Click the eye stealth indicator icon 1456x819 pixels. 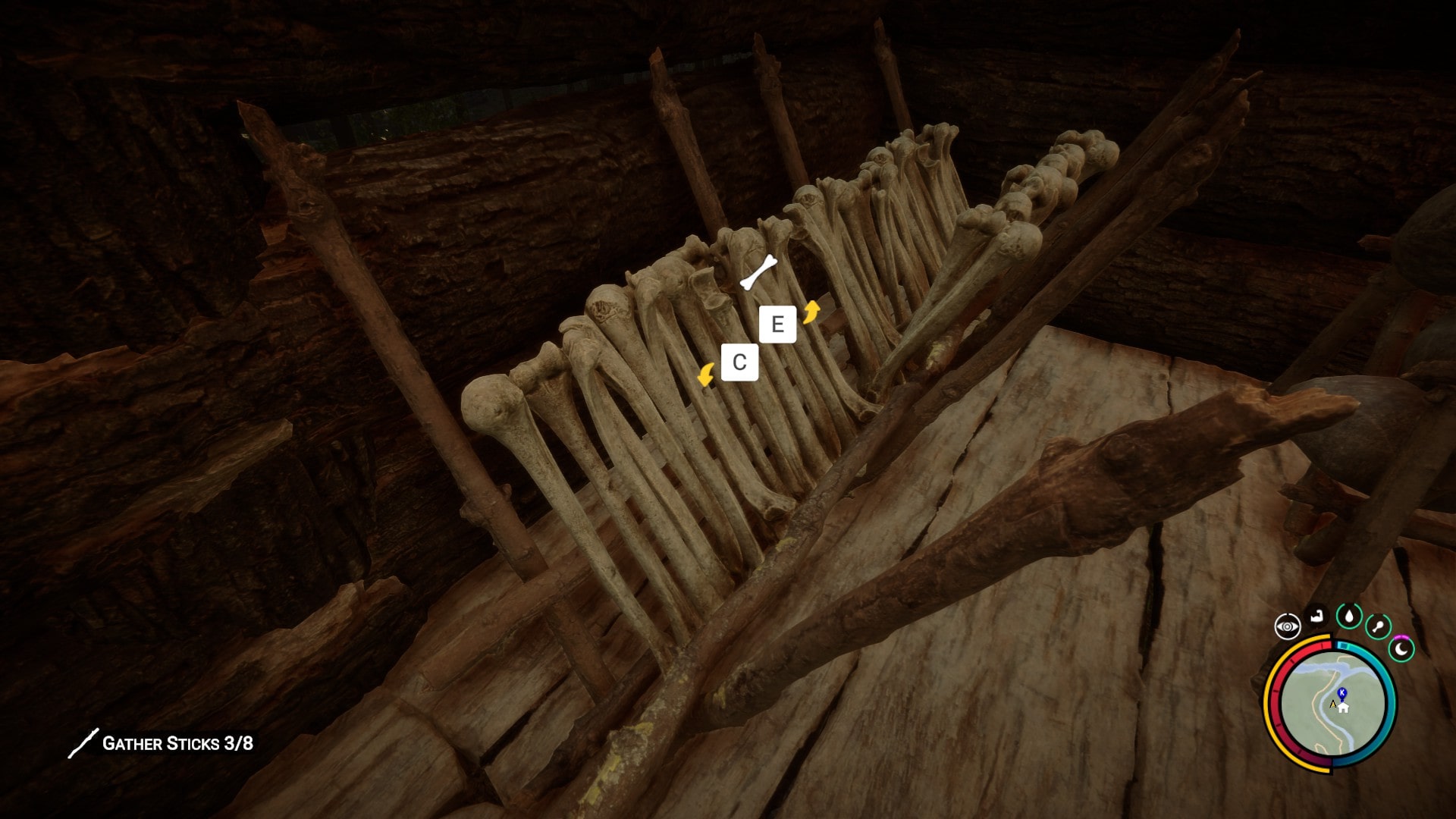(x=1287, y=626)
